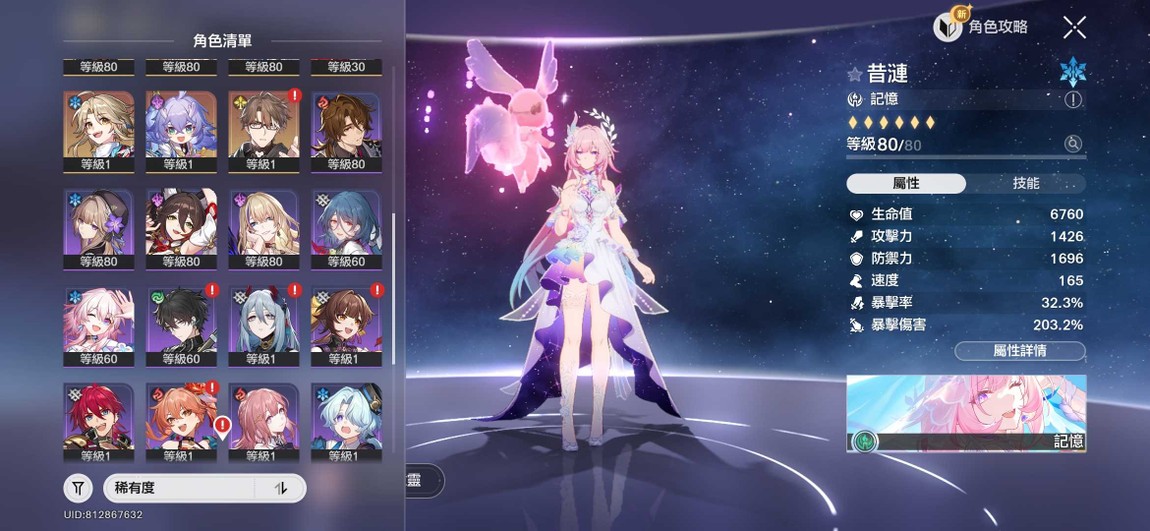The image size is (1150, 531).
Task: Open the 角色攻略 character guide
Action: coord(981,27)
